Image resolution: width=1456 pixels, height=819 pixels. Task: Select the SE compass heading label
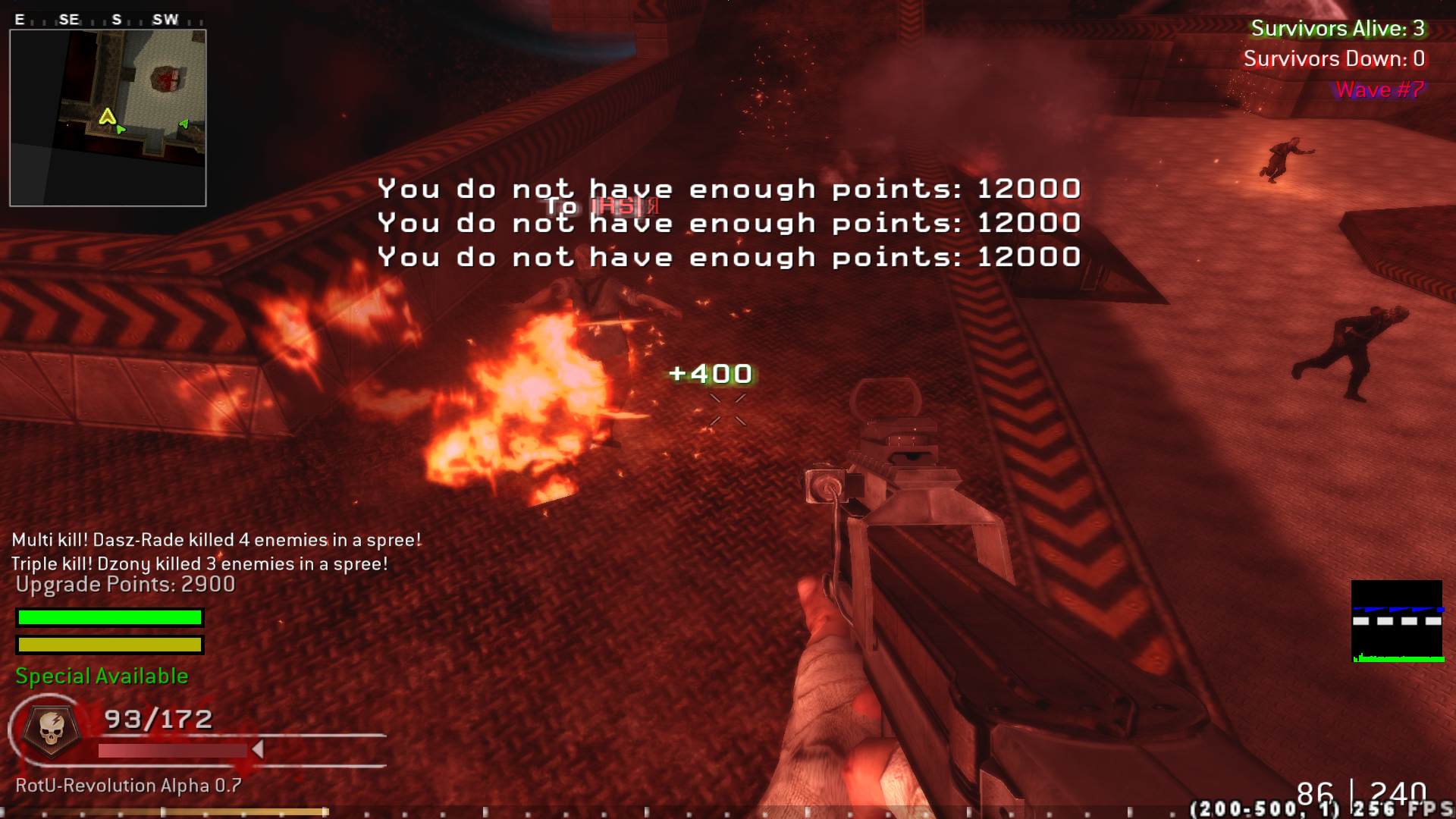pyautogui.click(x=67, y=18)
